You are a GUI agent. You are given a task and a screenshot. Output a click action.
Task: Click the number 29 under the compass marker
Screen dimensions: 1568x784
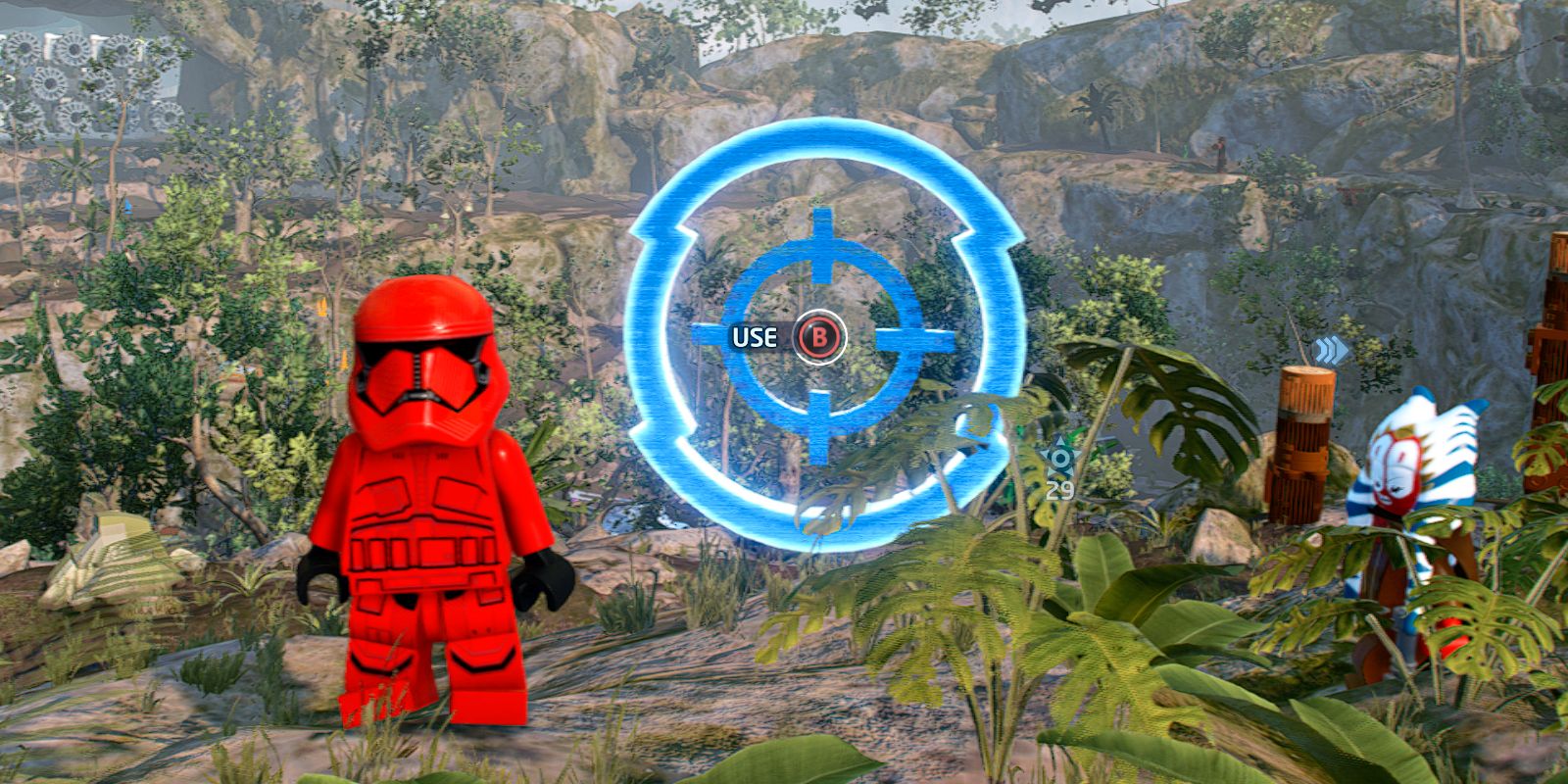pyautogui.click(x=1059, y=488)
